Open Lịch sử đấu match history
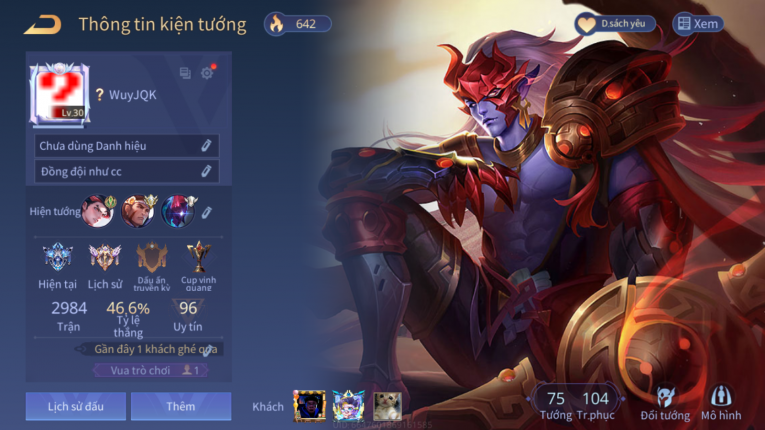 click(76, 406)
